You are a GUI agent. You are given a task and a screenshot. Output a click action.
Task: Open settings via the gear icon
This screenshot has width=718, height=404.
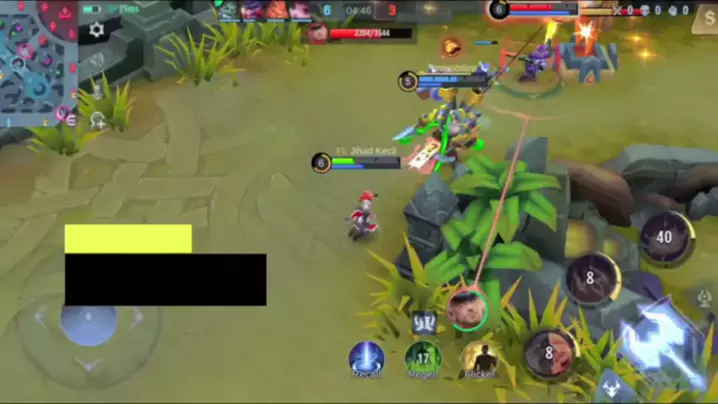point(96,30)
